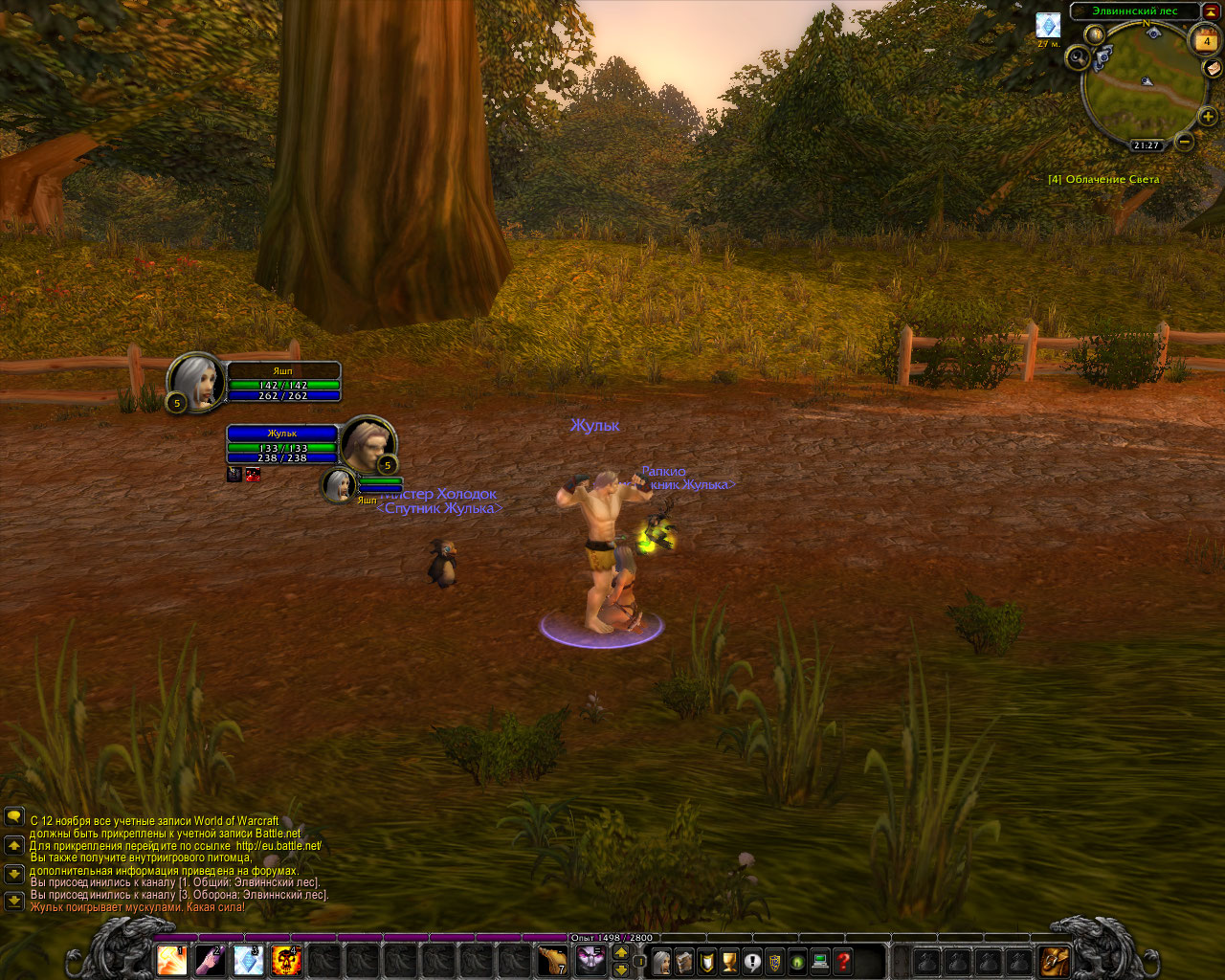Viewport: 1225px width, 980px height.
Task: Open the character info micro button
Action: pyautogui.click(x=661, y=961)
